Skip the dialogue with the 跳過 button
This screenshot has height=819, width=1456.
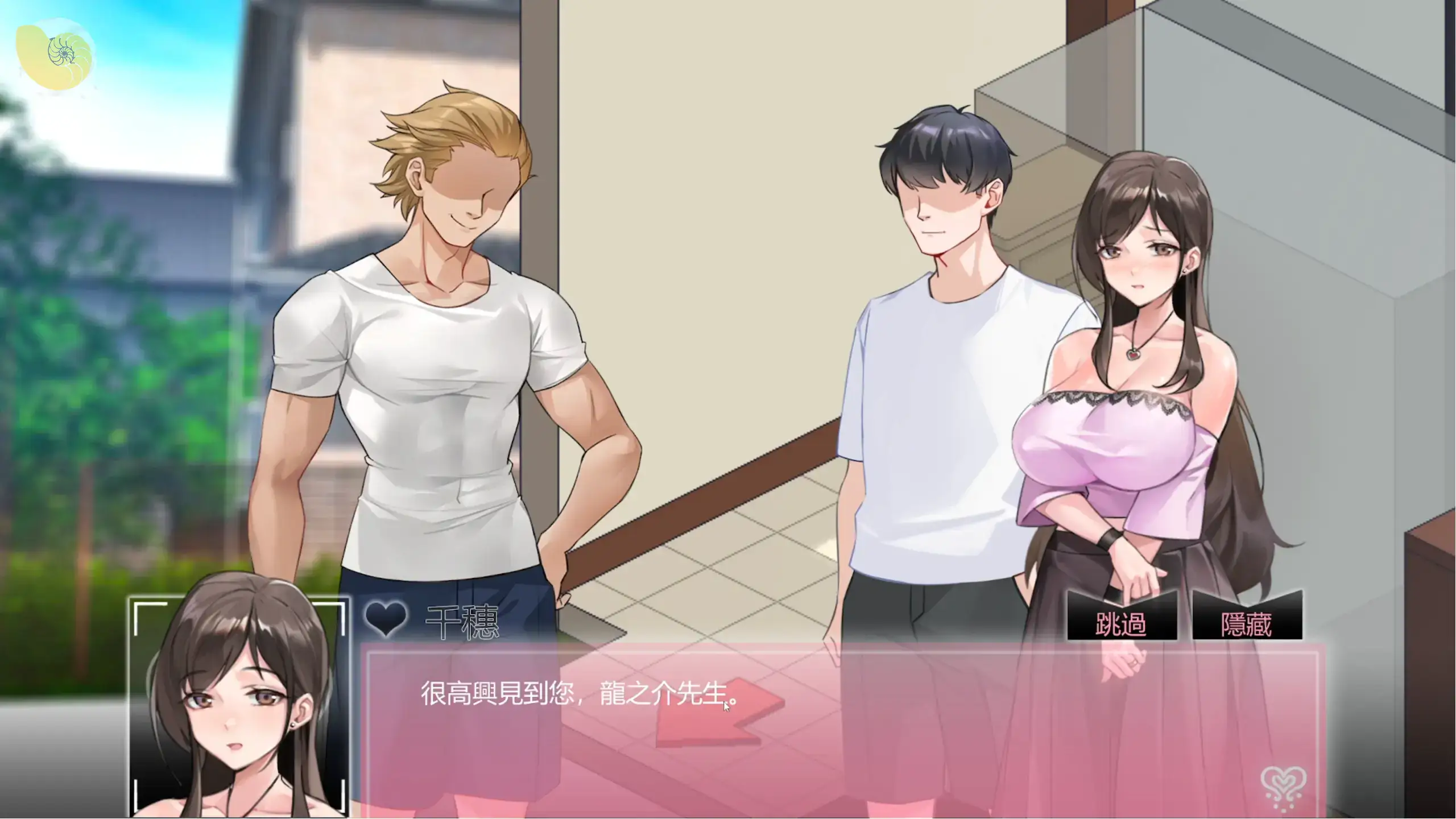(1120, 625)
